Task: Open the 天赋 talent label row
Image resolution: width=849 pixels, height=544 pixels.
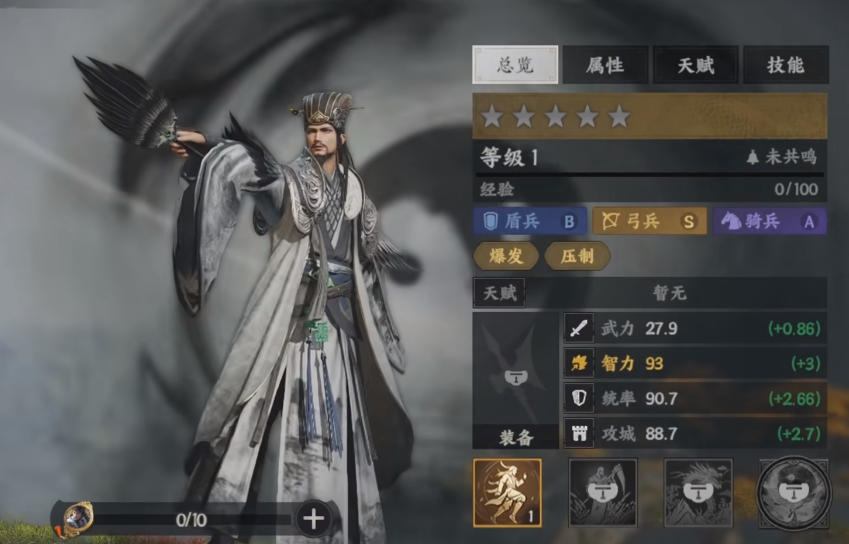Action: click(x=499, y=293)
